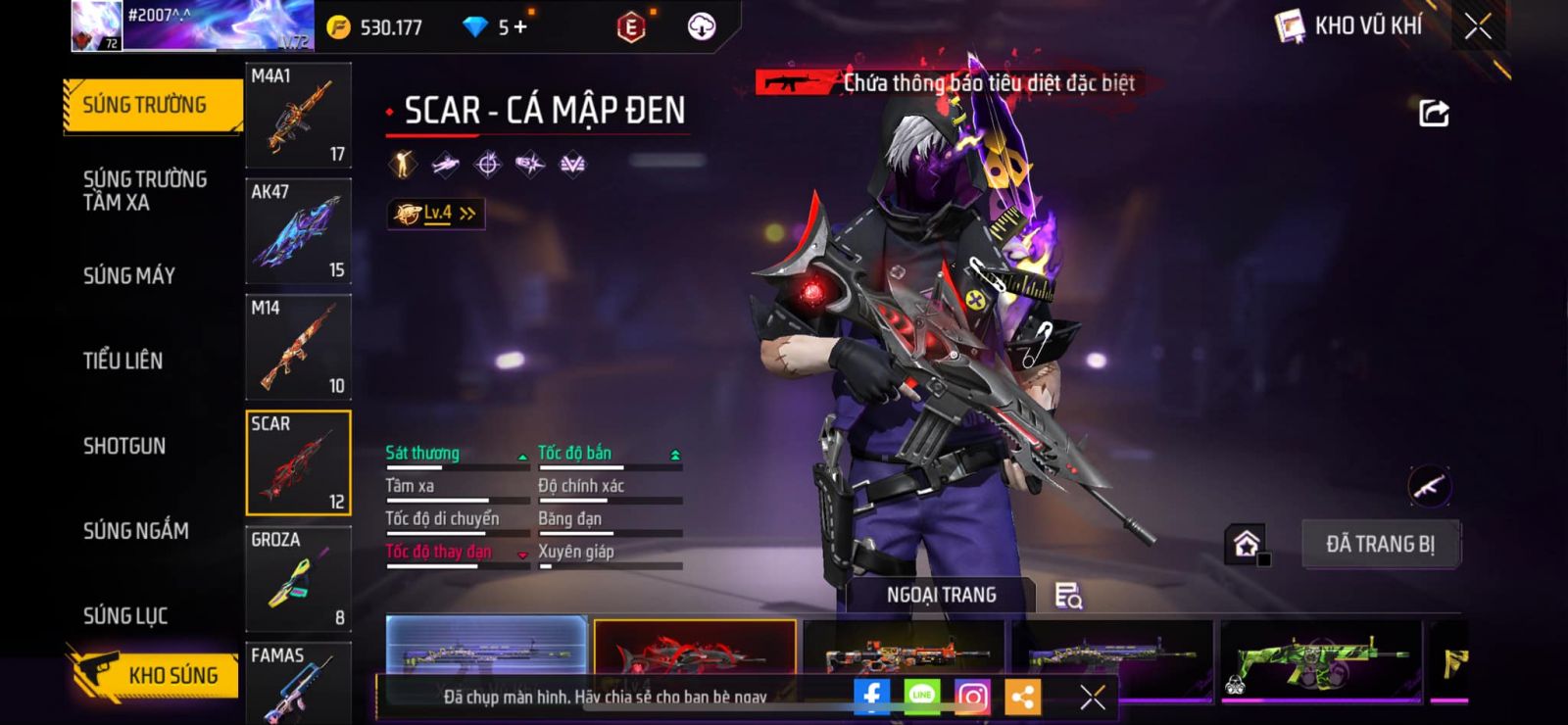Screen dimensions: 1568x725
Task: Open the Ngoại Trang tab
Action: [x=941, y=595]
